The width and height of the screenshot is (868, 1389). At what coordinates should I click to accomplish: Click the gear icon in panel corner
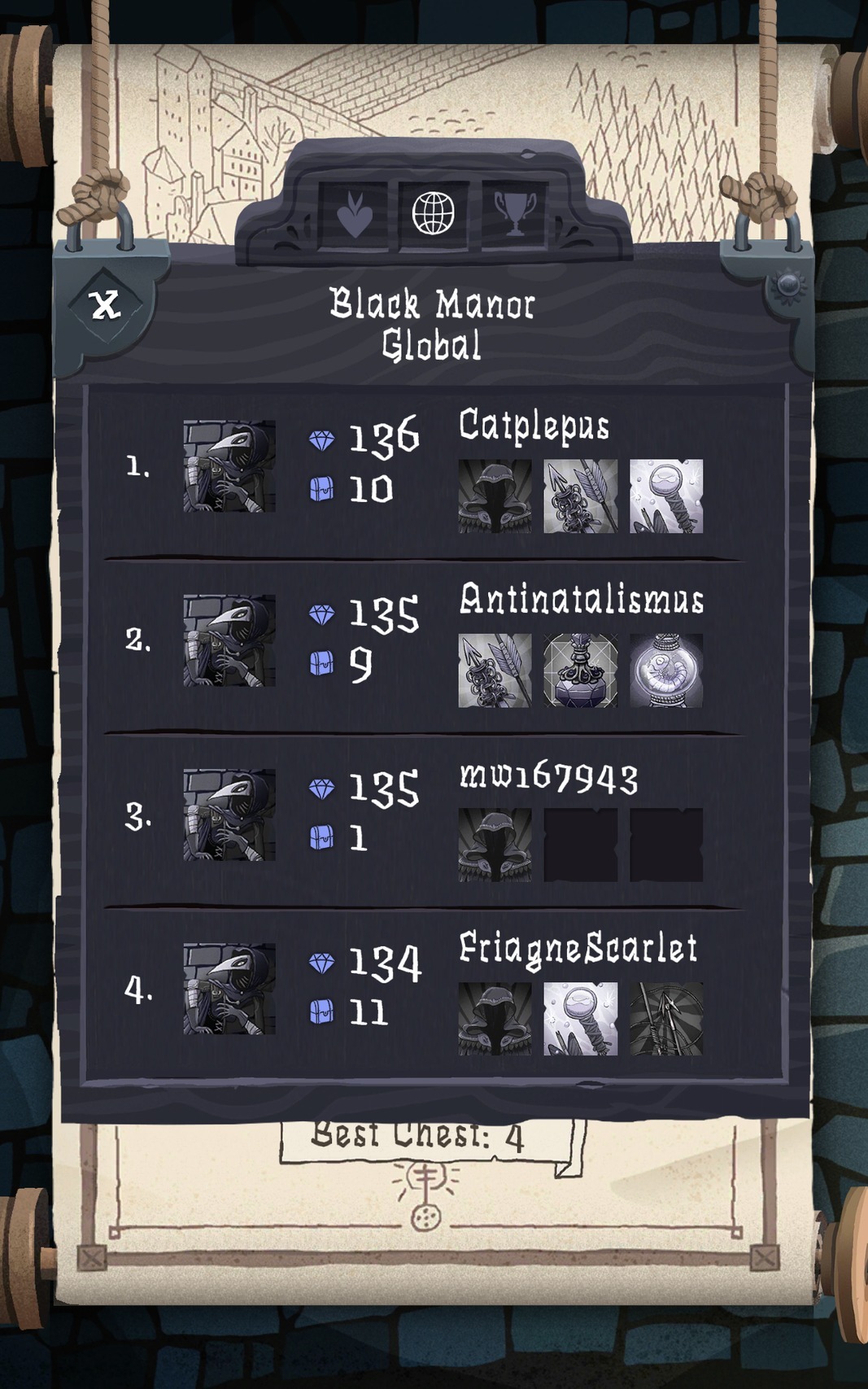788,286
